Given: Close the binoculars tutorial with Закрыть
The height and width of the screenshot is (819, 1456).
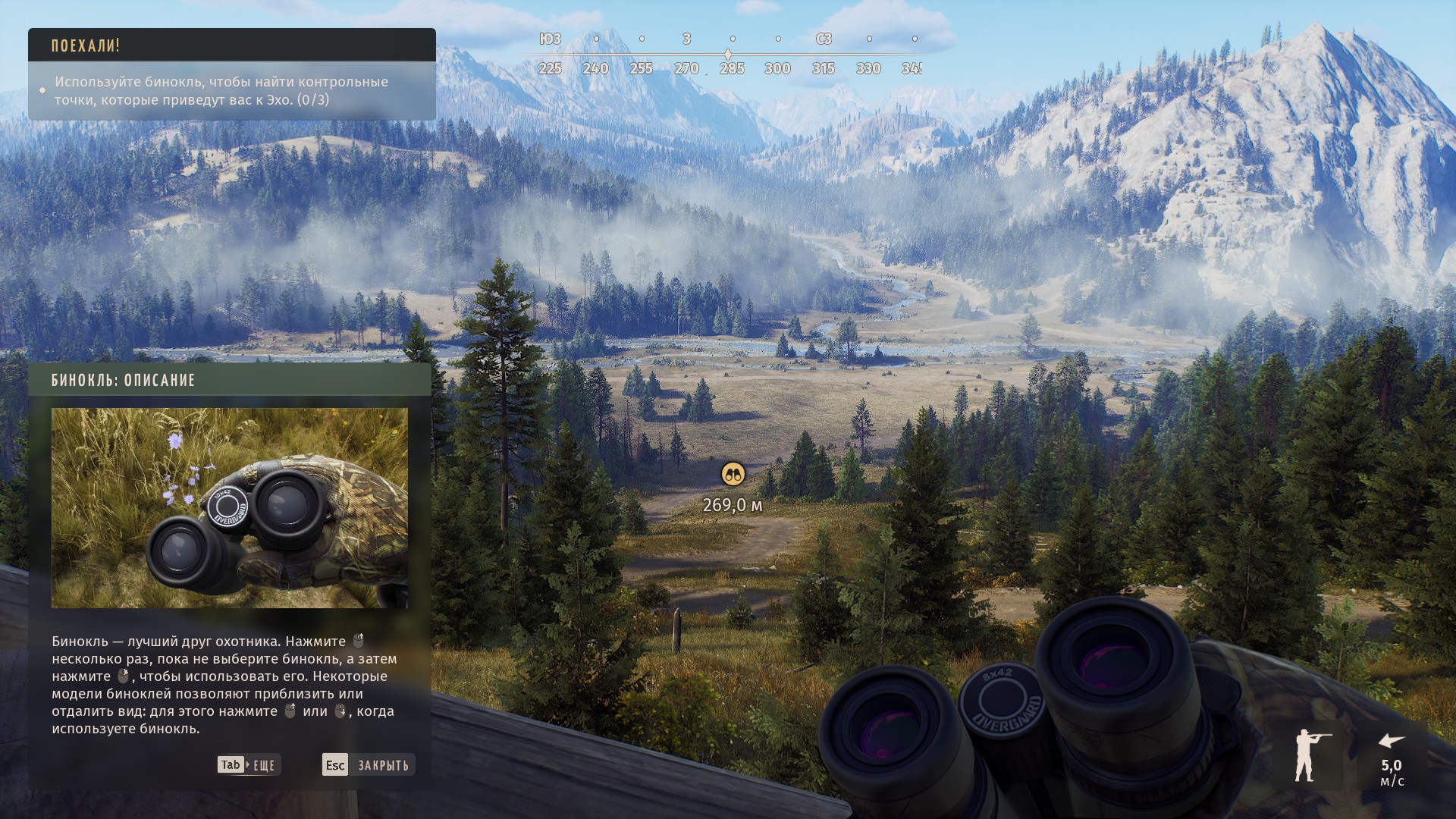Looking at the screenshot, I should [369, 764].
